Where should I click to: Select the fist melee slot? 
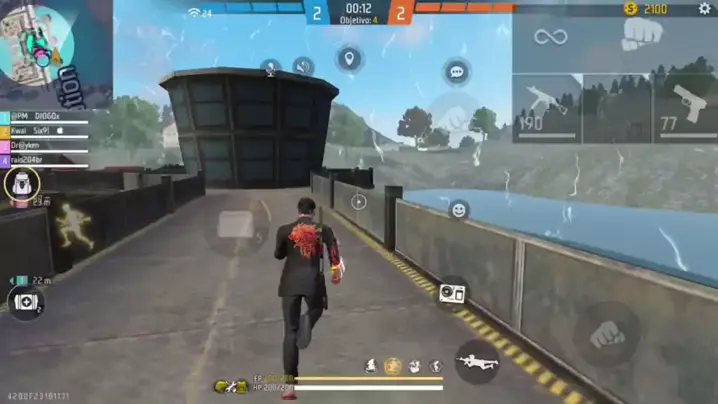coord(642,36)
